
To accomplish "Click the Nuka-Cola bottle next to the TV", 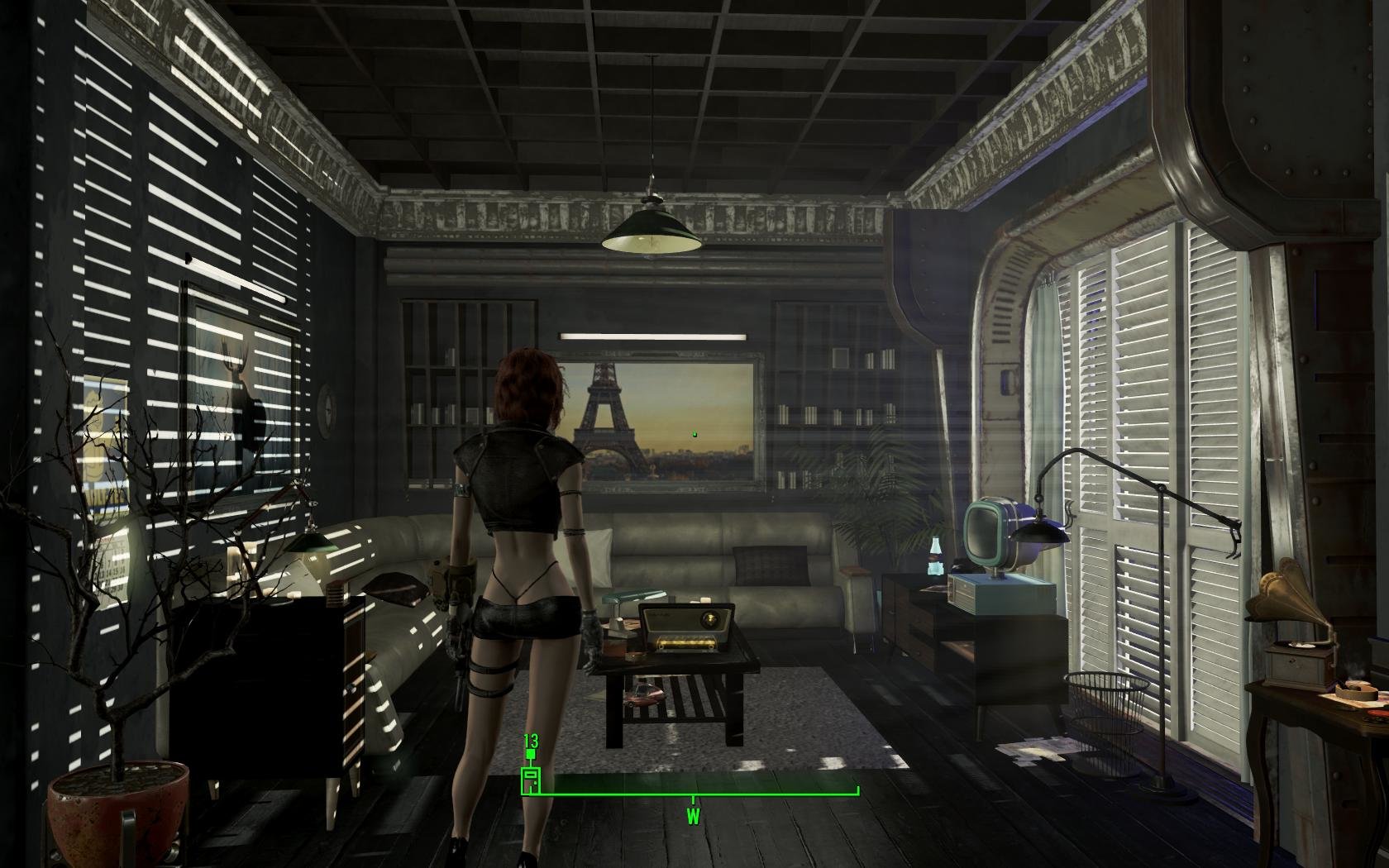I will [935, 556].
